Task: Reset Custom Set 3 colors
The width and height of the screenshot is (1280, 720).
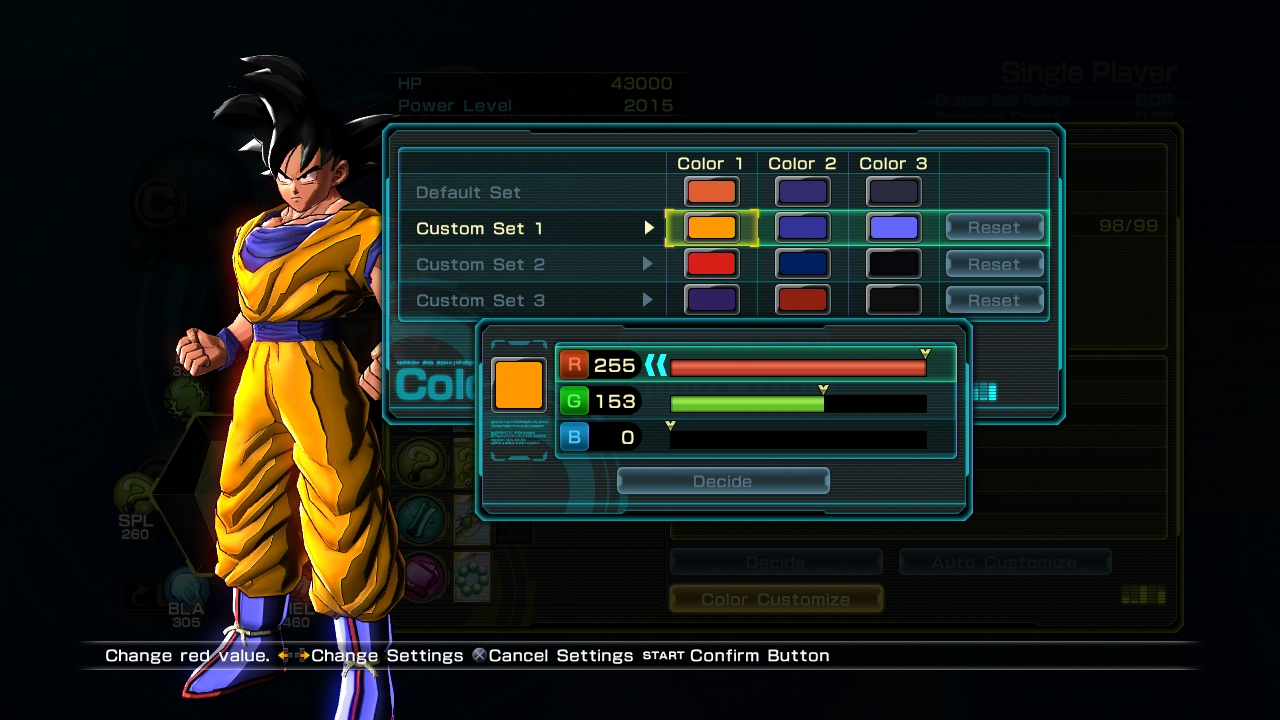Action: pos(994,300)
